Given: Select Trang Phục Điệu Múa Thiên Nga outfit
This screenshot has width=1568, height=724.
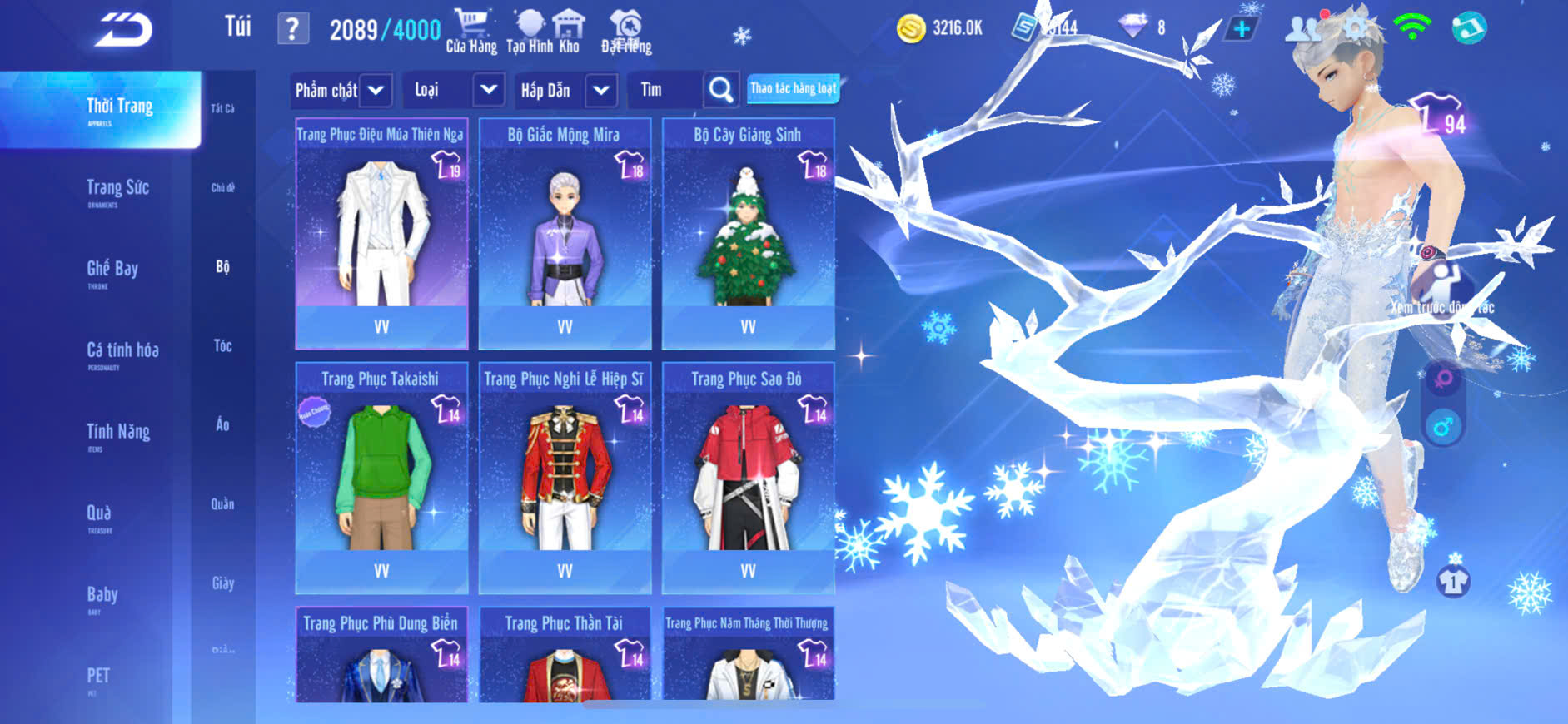Looking at the screenshot, I should pos(381,234).
